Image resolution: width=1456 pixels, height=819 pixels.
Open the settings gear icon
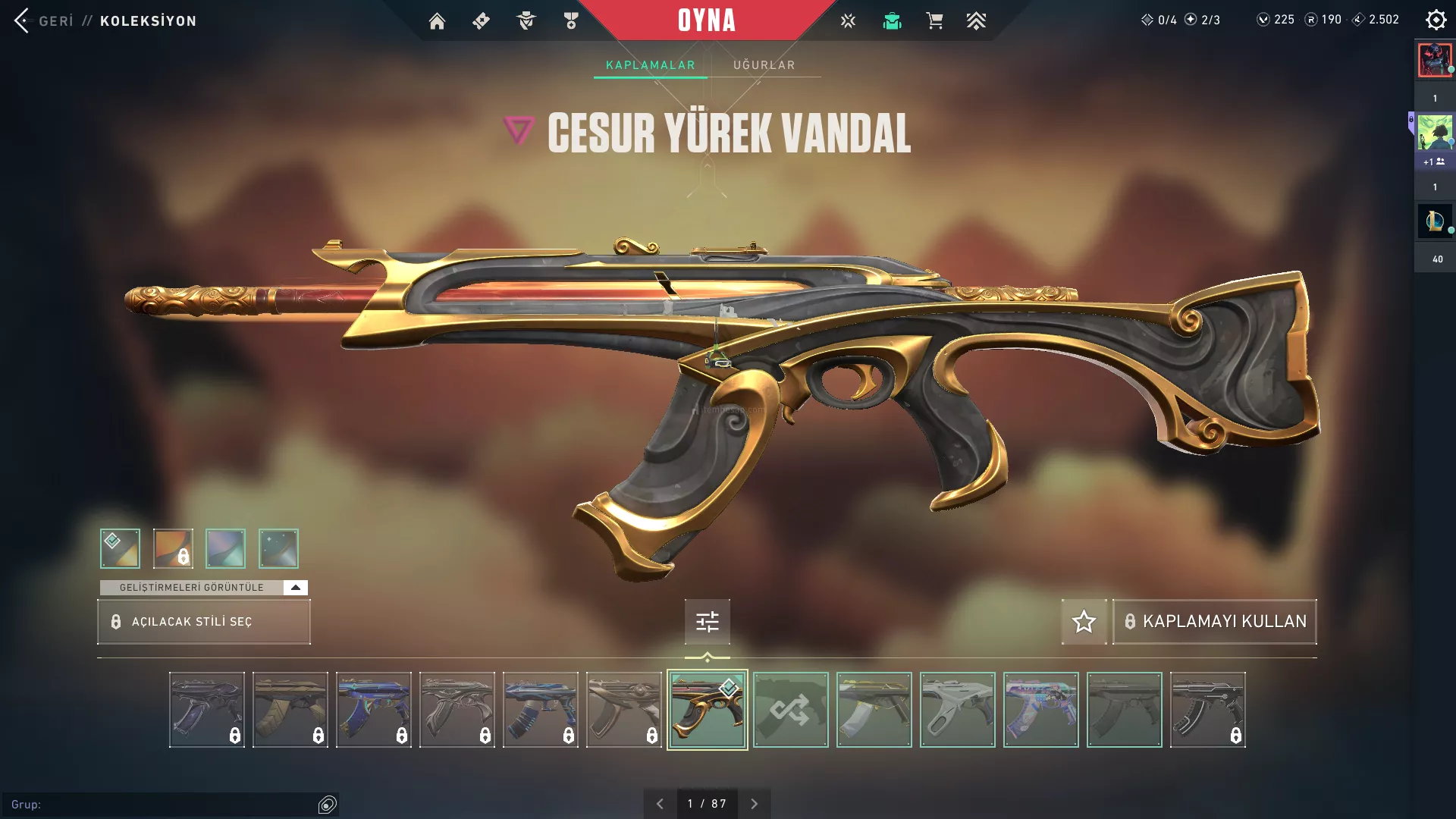pyautogui.click(x=1436, y=20)
